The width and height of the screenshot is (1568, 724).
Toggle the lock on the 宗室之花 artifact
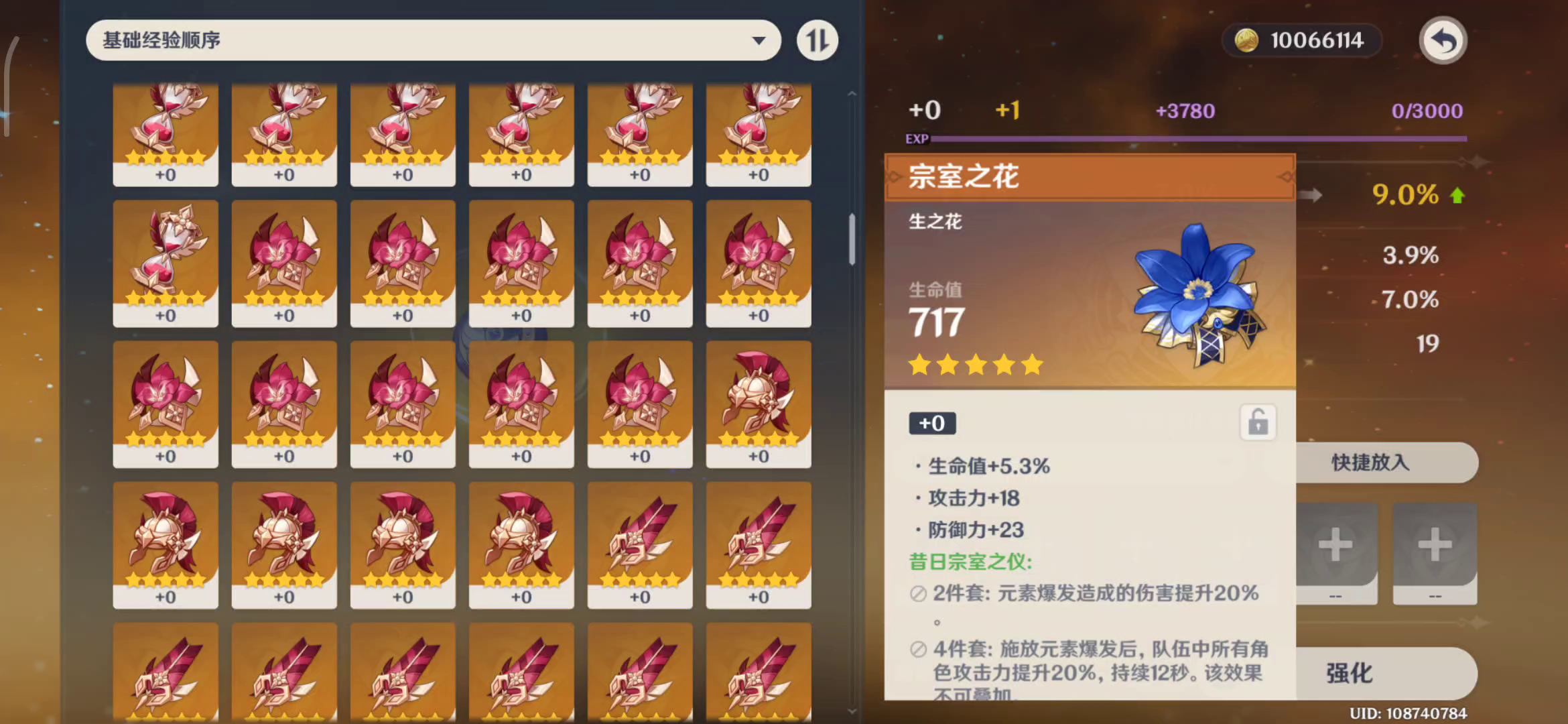[1258, 422]
